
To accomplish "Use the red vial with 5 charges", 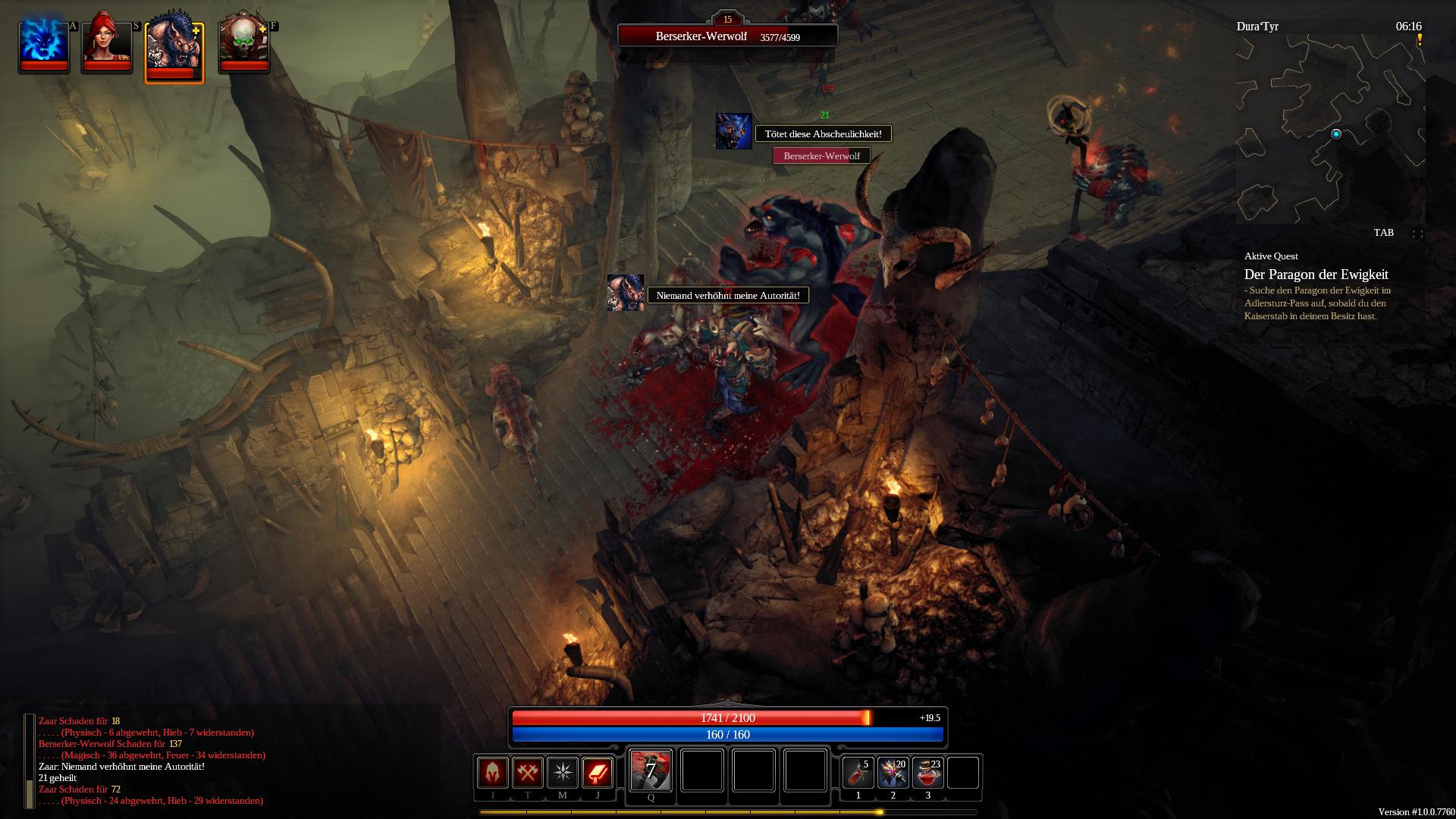I will [858, 773].
